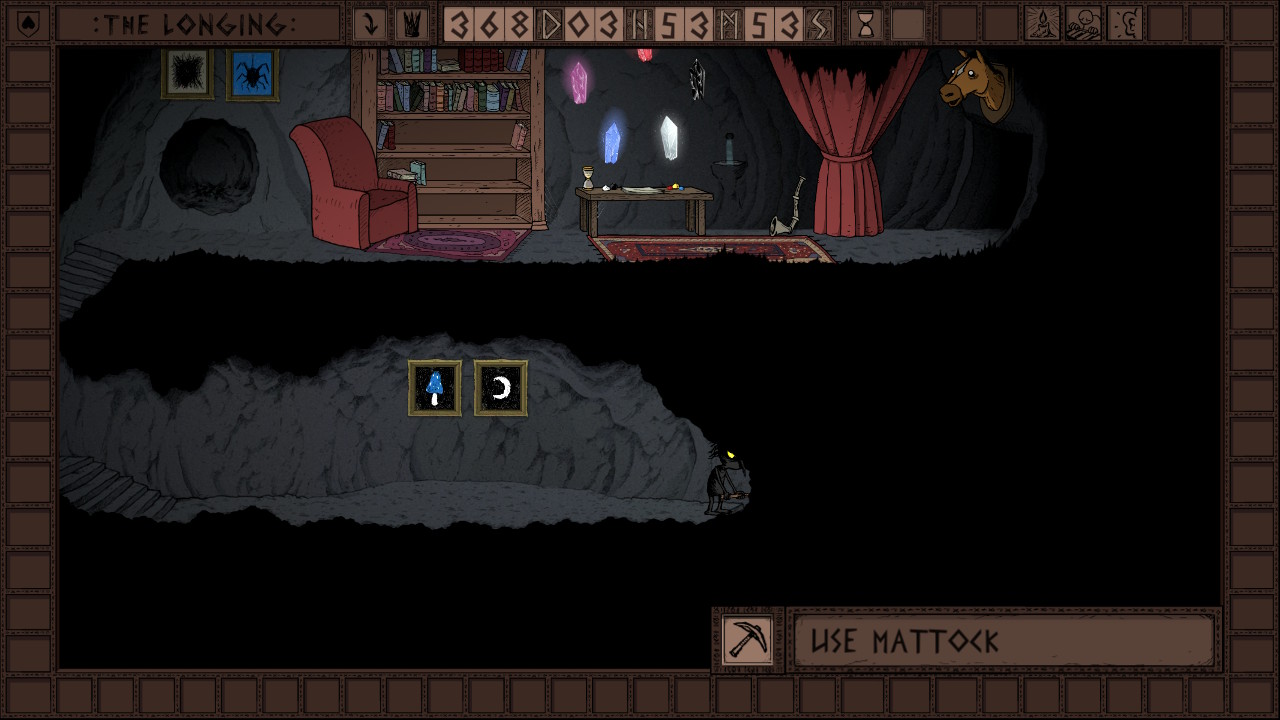Choose the Use Mattock action
This screenshot has height=720, width=1280.
[1003, 640]
